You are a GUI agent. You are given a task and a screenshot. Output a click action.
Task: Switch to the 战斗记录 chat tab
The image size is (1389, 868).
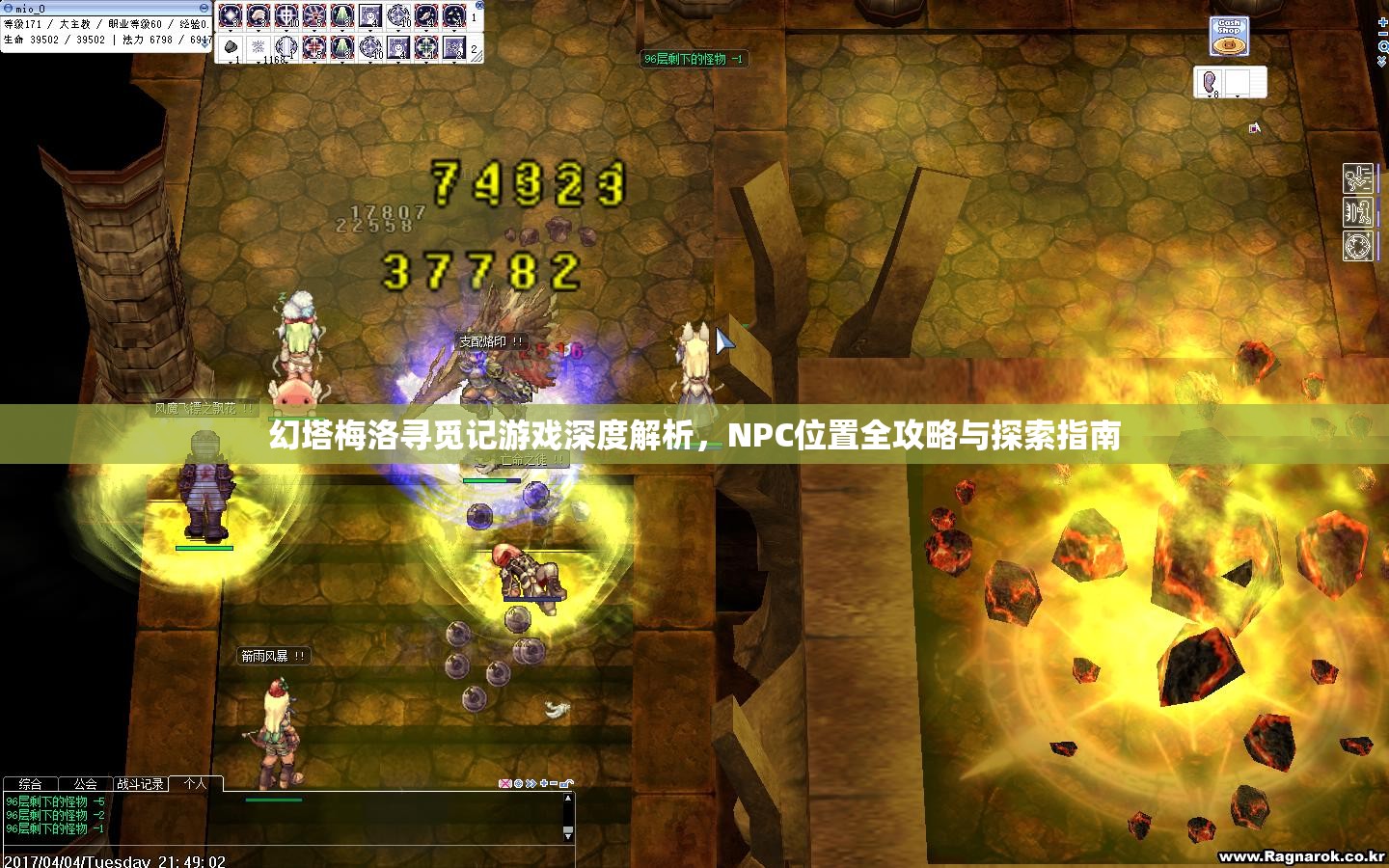pyautogui.click(x=139, y=782)
